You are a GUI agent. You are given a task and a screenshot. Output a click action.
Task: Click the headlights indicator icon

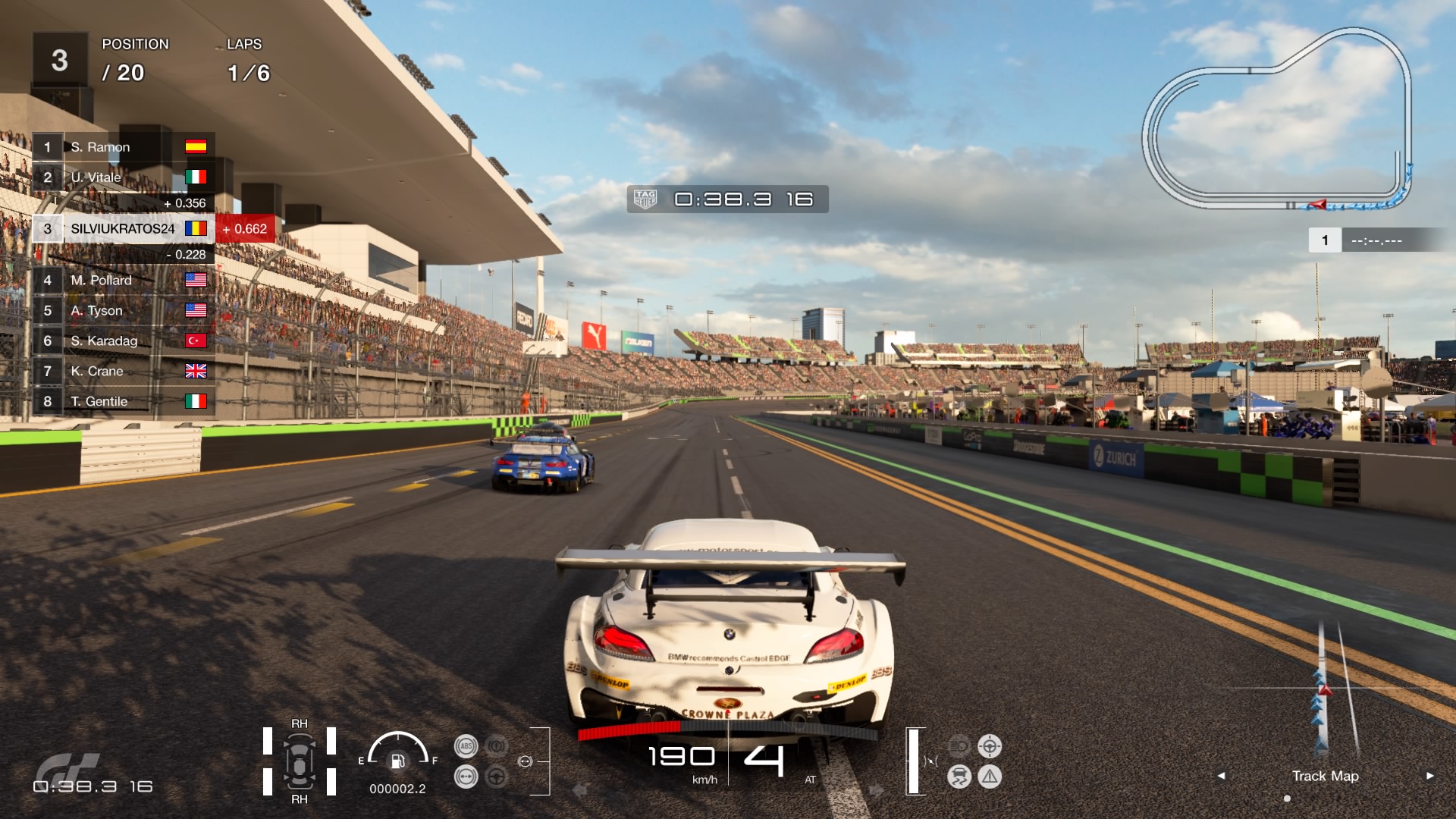(959, 745)
